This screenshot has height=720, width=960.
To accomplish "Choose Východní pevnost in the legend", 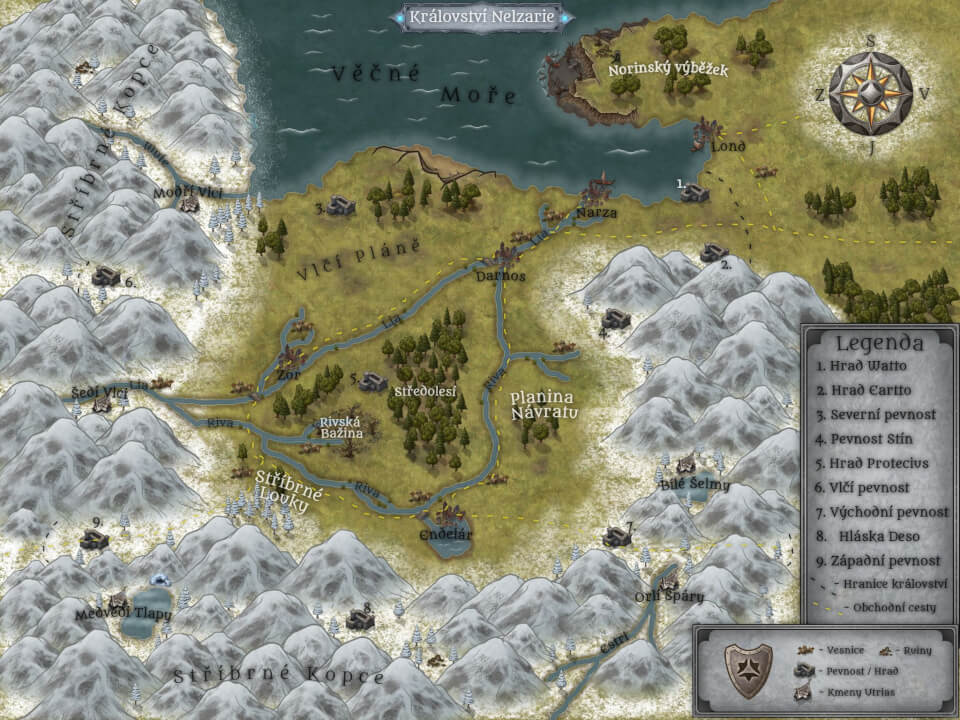I will coord(879,512).
